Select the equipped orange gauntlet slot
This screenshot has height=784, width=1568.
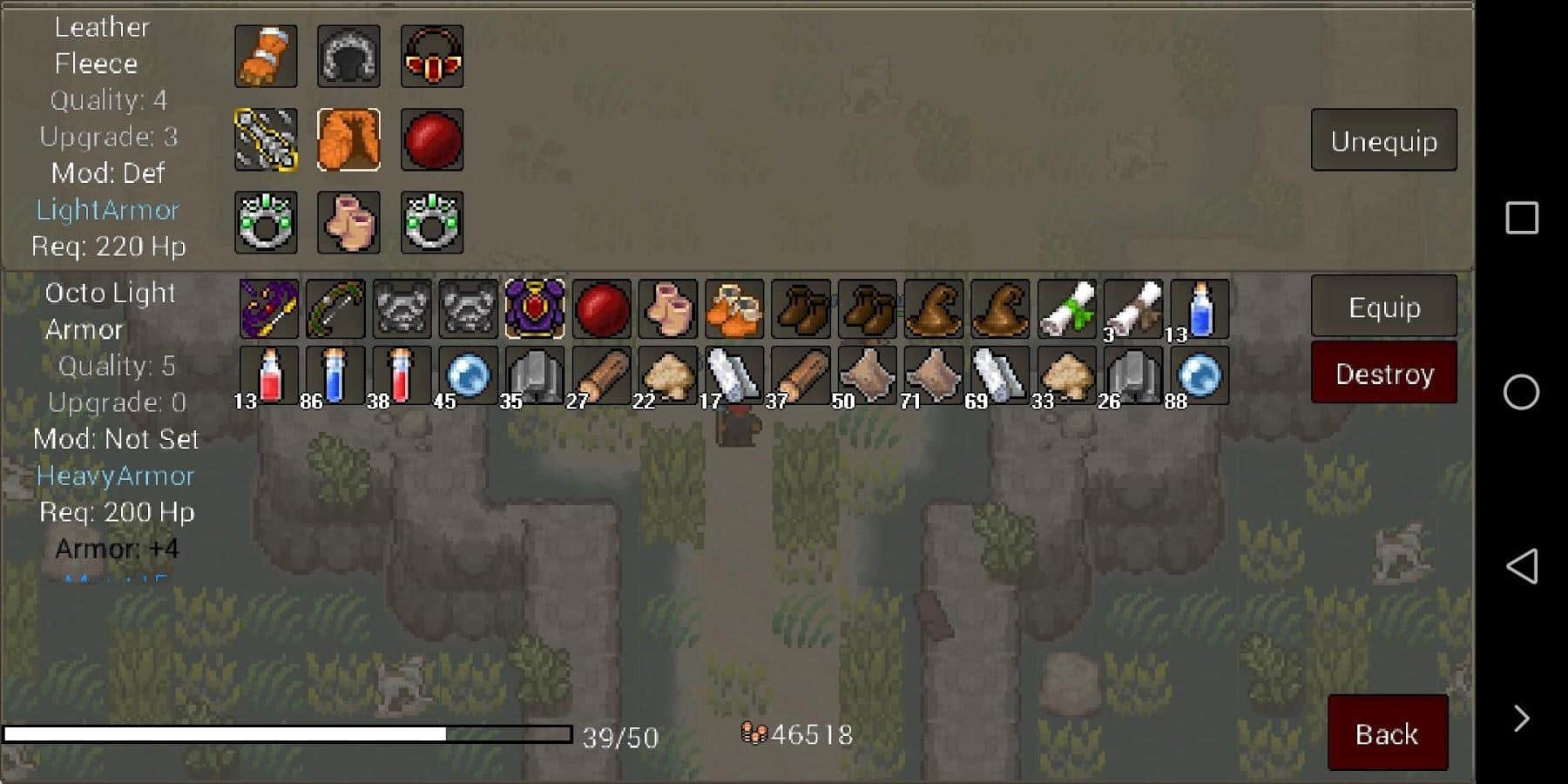[x=266, y=57]
